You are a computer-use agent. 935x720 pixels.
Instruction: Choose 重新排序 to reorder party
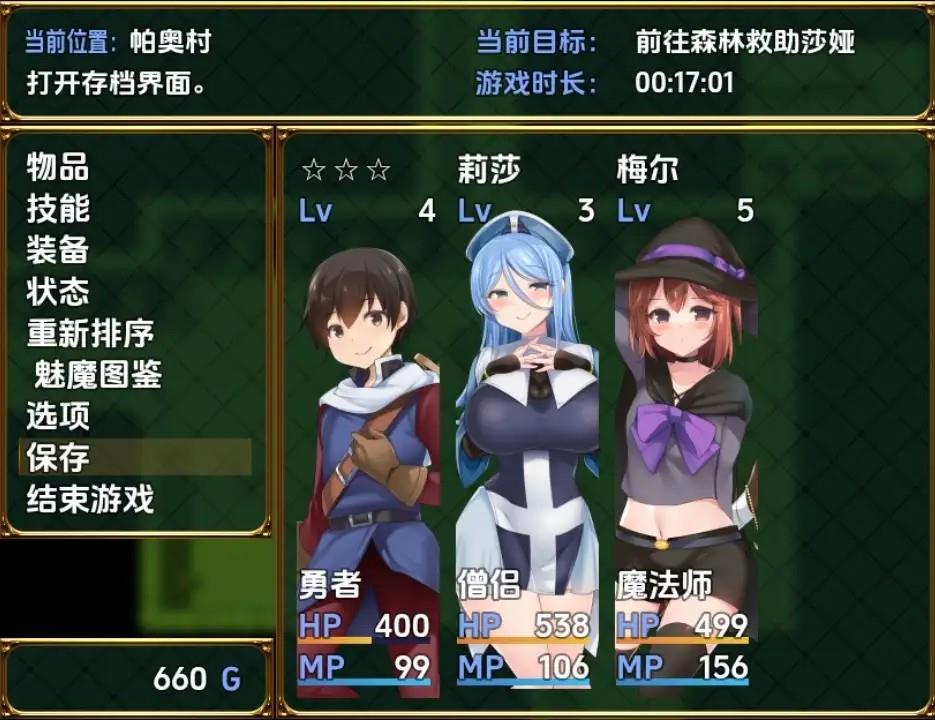(90, 333)
